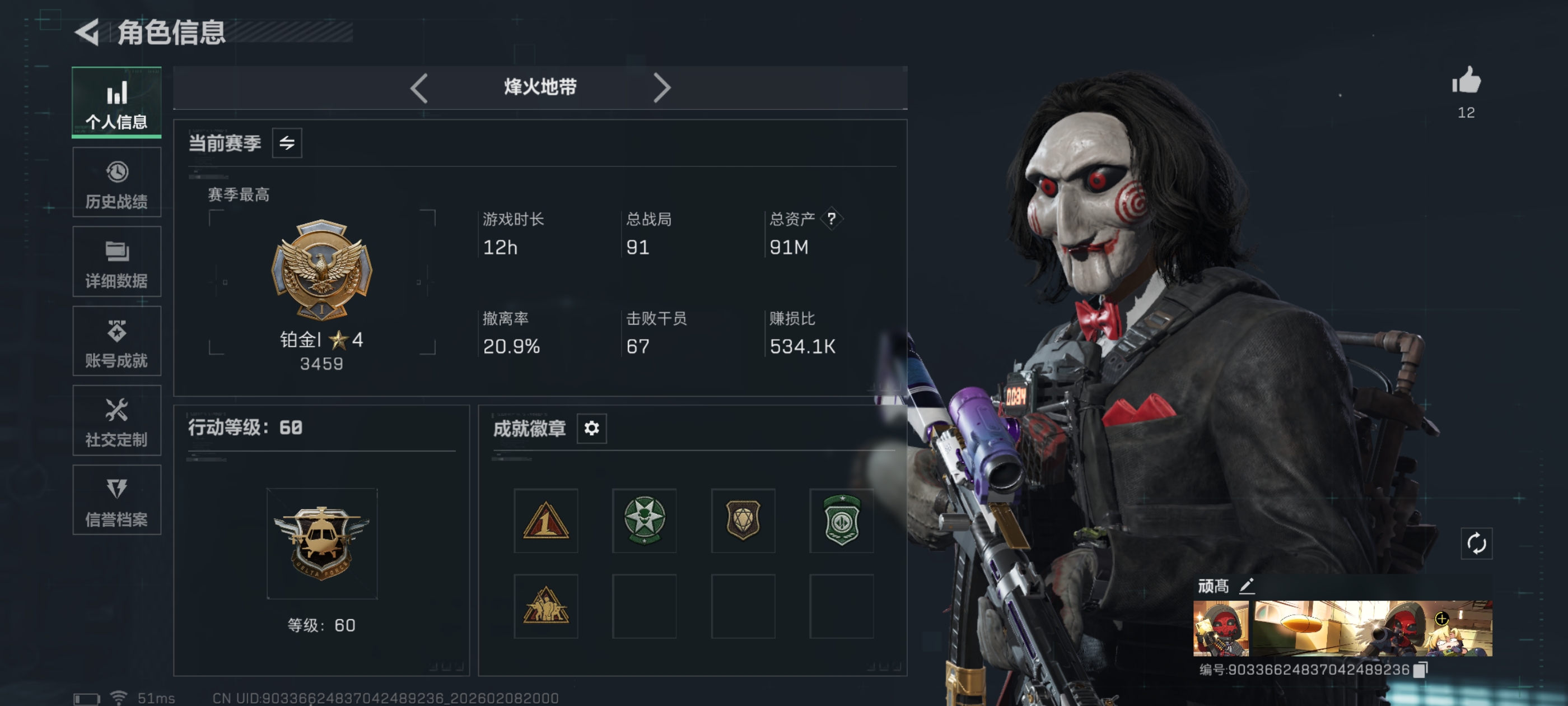Open the 历史战绩 tab
The image size is (1568, 706).
click(x=116, y=182)
